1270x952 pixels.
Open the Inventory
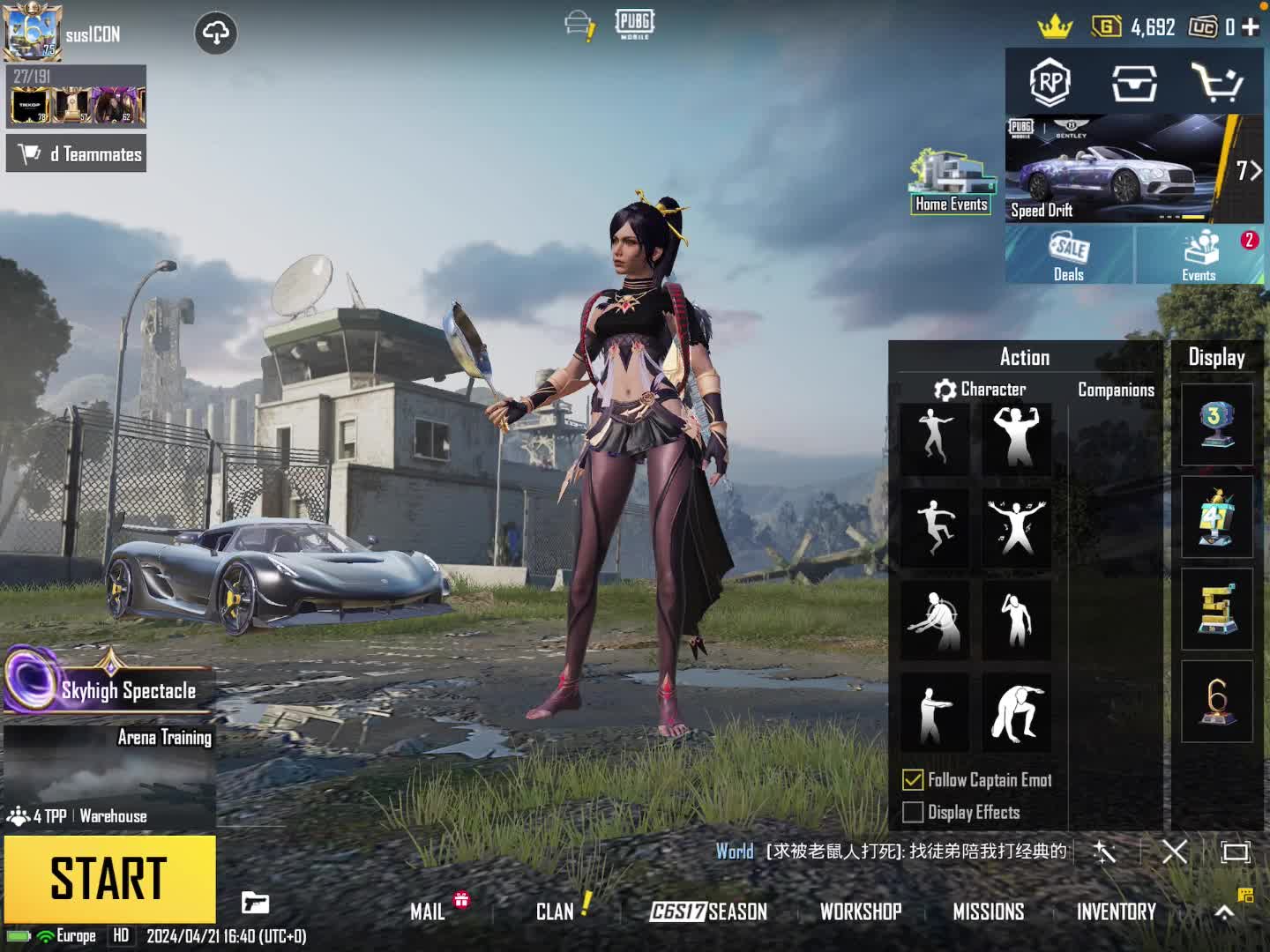pos(1116,911)
